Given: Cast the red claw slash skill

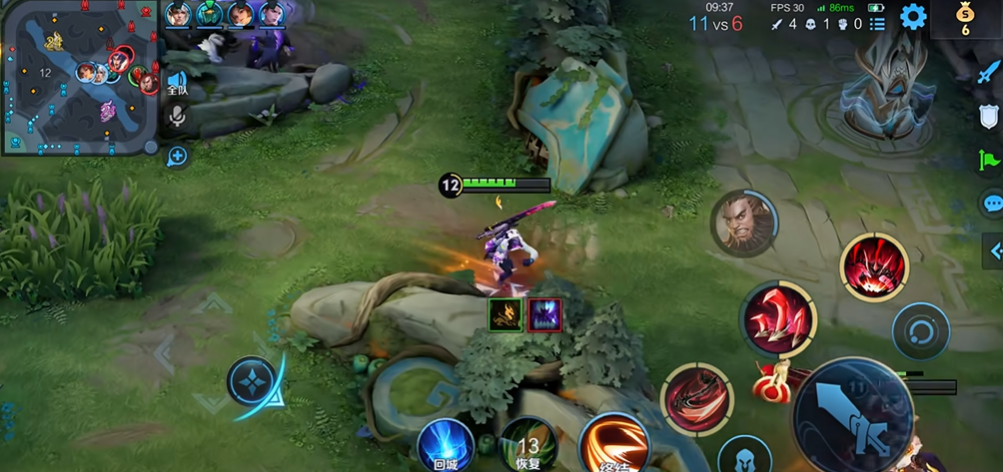Looking at the screenshot, I should click(777, 319).
